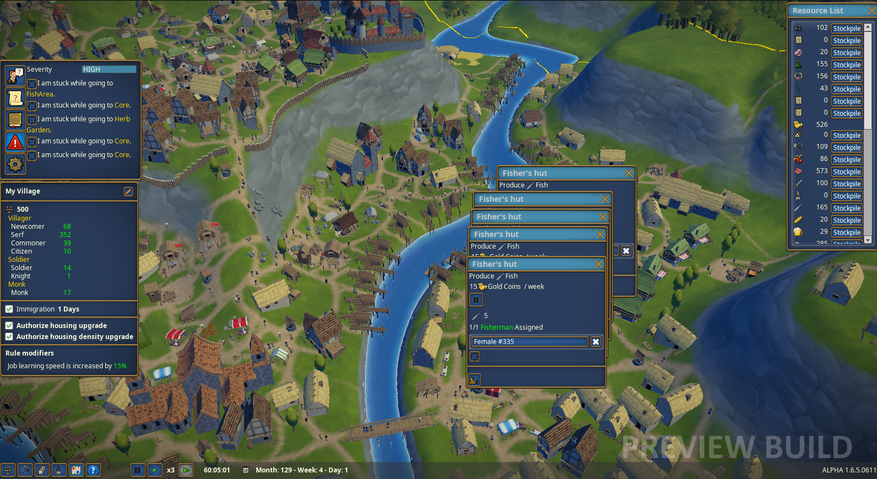This screenshot has height=479, width=877.
Task: Click the topmost Stockpile button in Resource List
Action: coord(846,28)
